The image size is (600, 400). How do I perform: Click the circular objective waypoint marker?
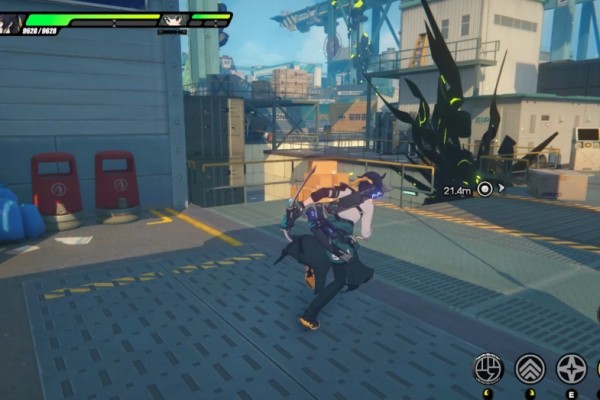point(485,188)
